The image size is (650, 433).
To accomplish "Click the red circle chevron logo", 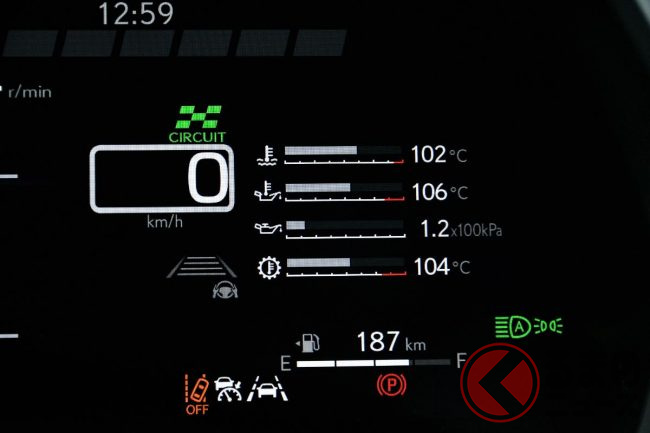I will pos(500,382).
